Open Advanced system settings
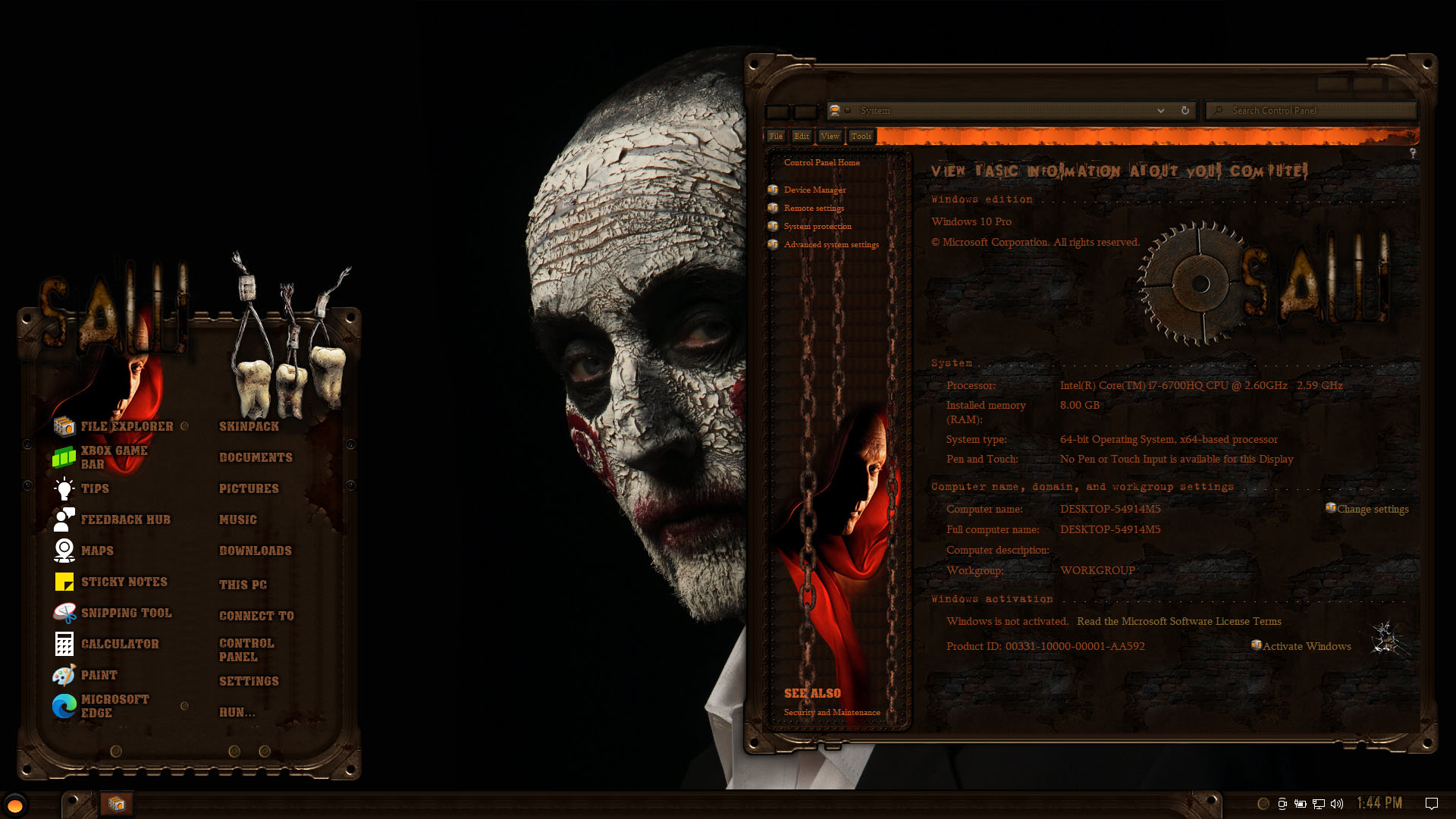Screen dimensions: 1456x819 pos(831,244)
